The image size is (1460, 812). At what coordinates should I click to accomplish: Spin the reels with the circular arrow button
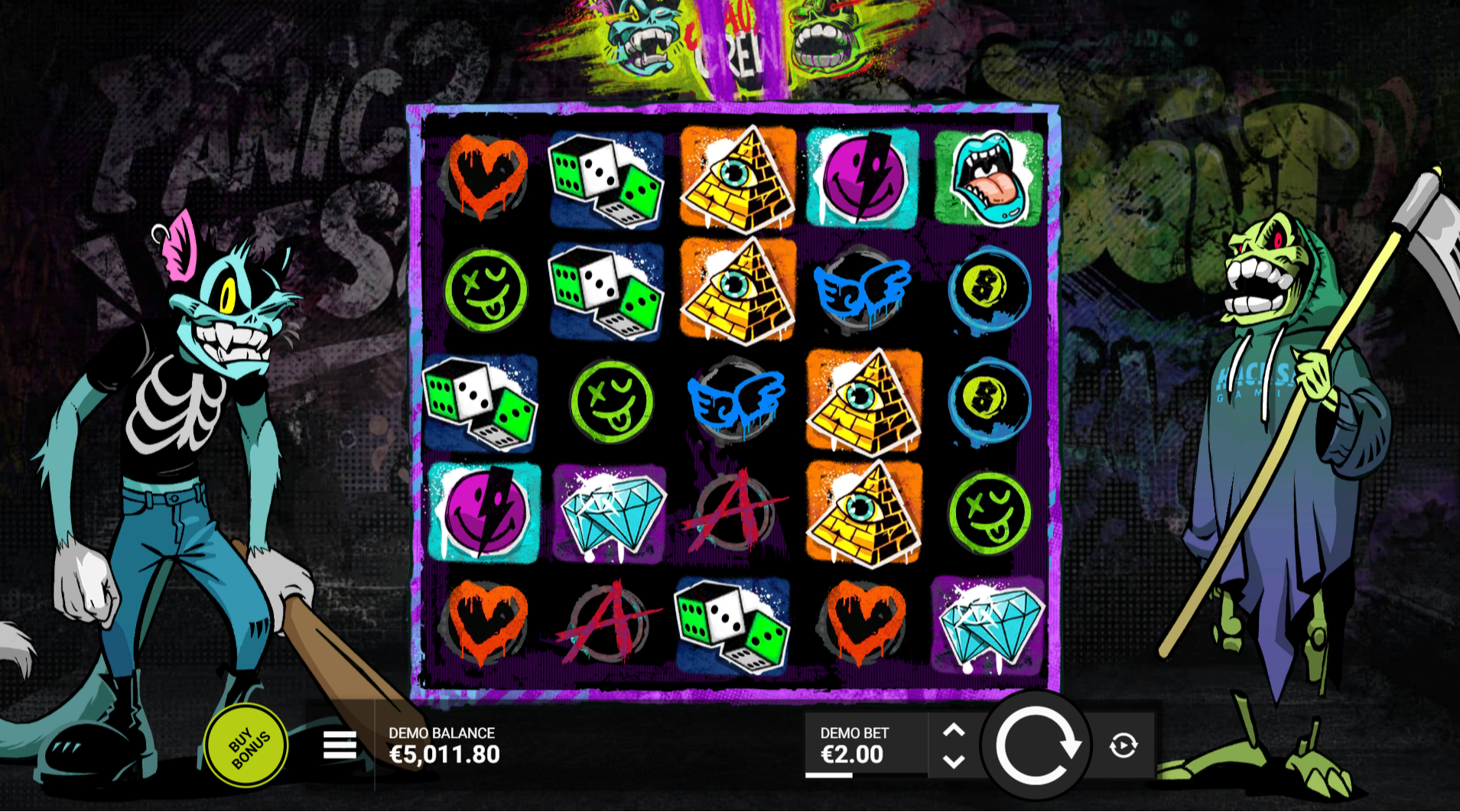(1036, 745)
